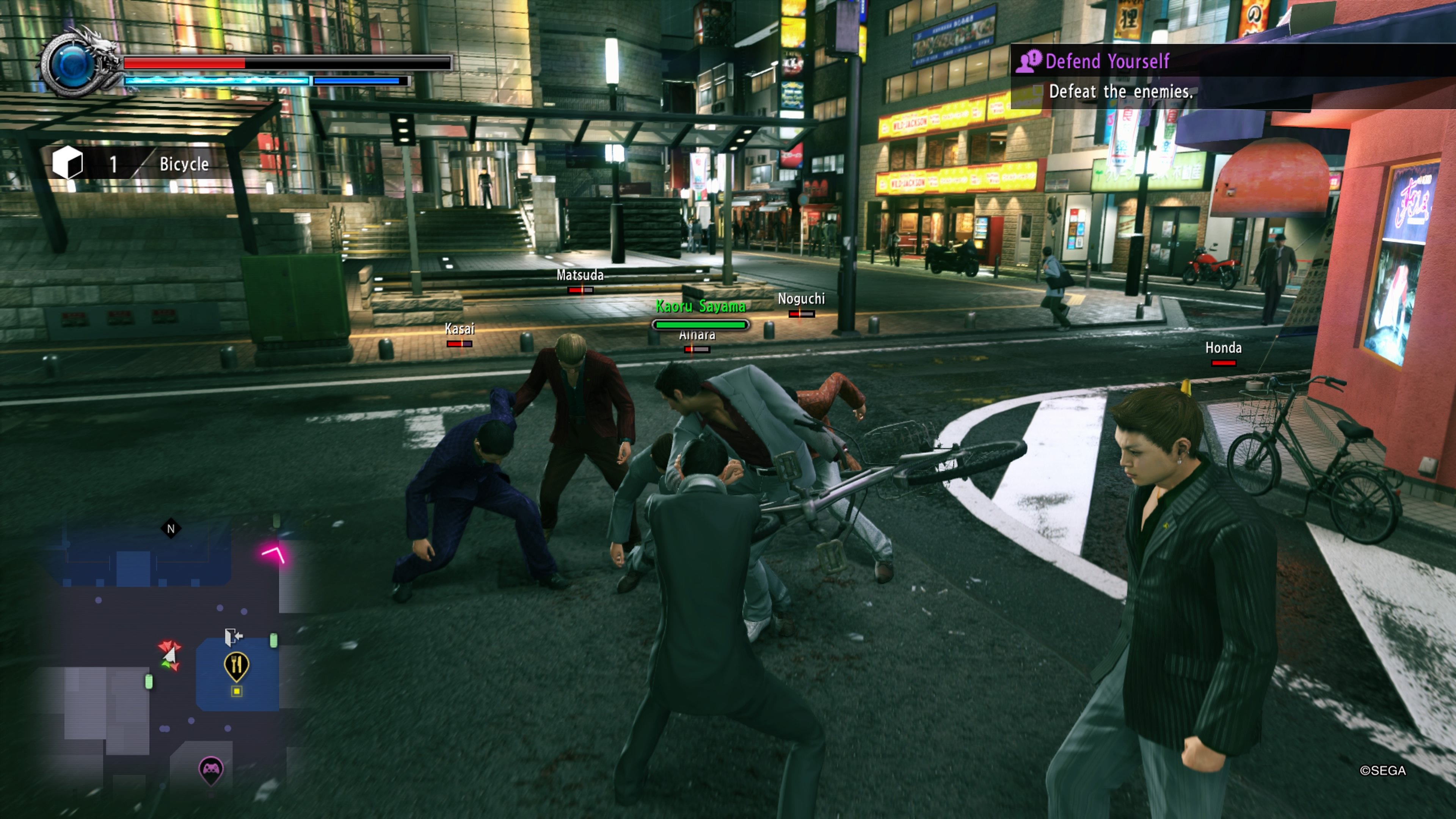Click the fork-and-knife restaurant marker on minimap
Image resolution: width=1456 pixels, height=819 pixels.
point(237,665)
